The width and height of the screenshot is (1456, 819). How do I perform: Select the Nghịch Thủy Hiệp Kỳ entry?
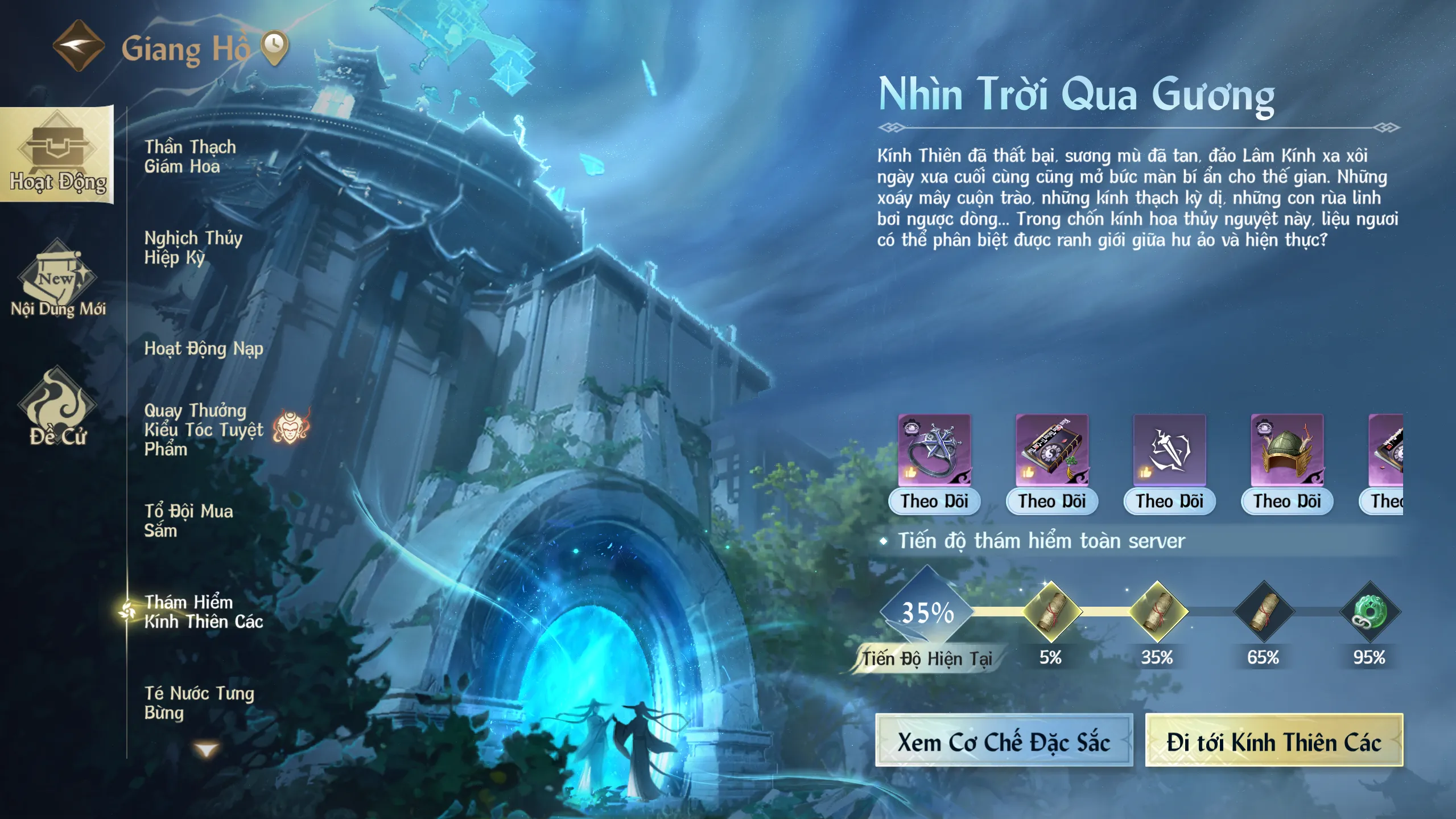tap(193, 248)
